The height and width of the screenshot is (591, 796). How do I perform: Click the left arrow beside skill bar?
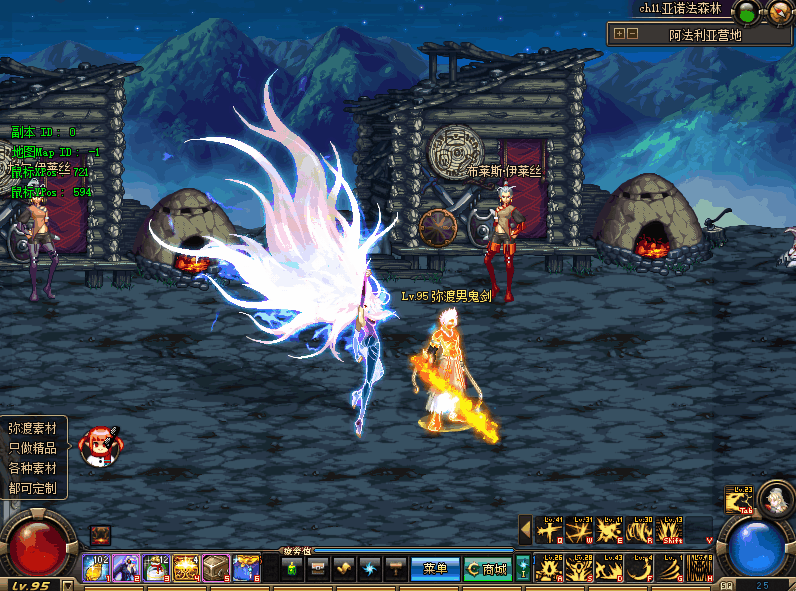pos(524,530)
